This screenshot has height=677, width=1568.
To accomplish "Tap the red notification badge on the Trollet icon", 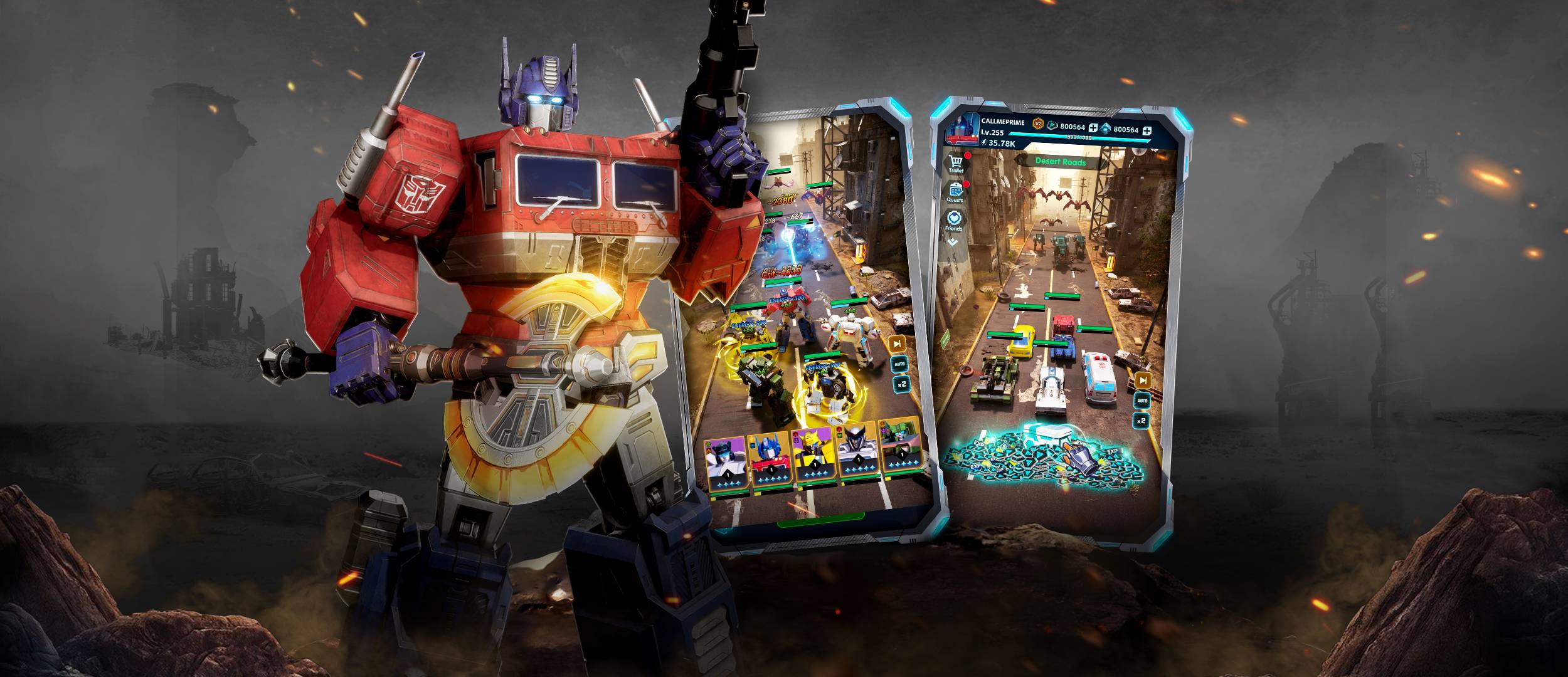I will 968,155.
